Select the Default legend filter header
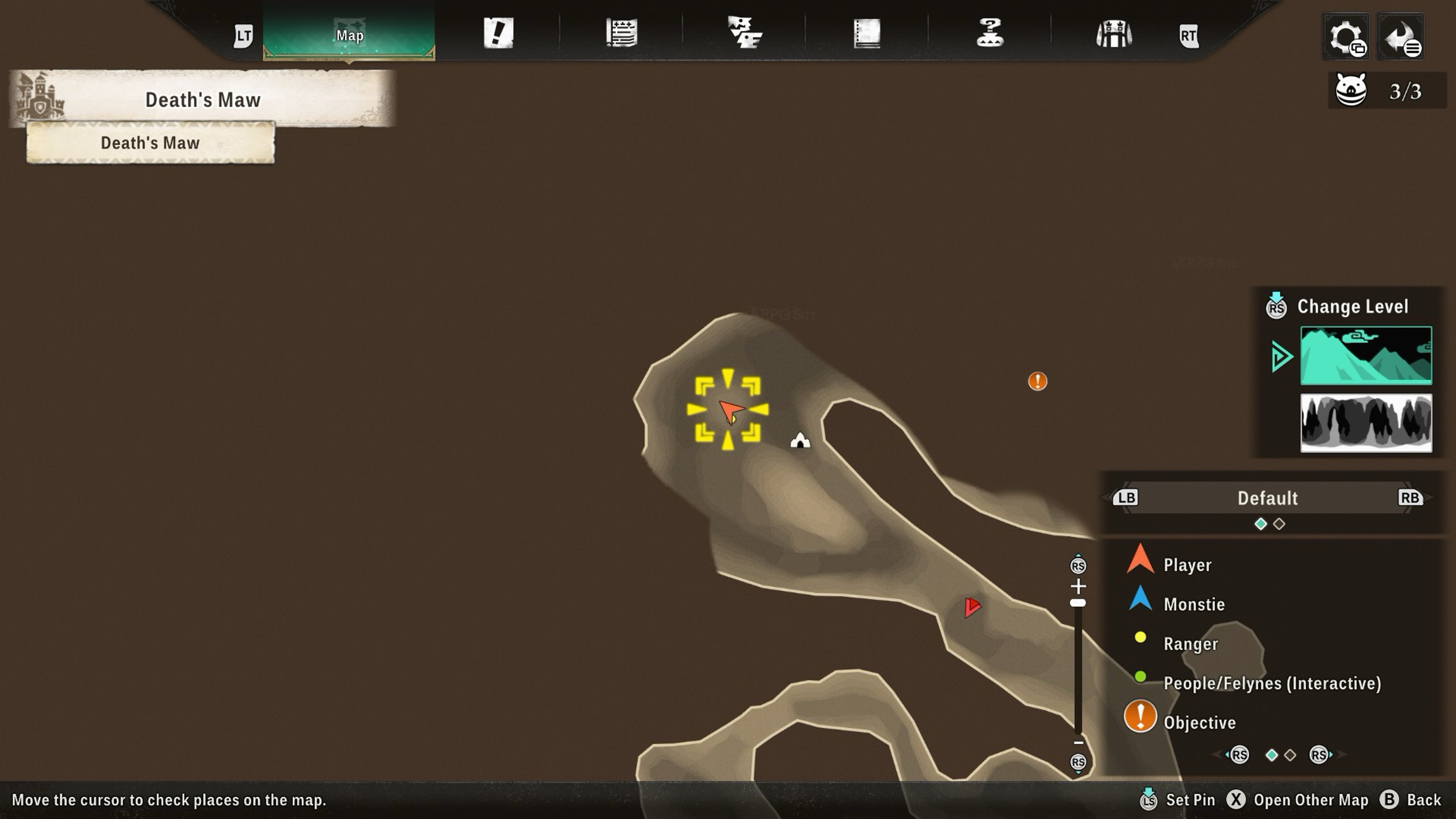This screenshot has height=819, width=1456. click(1267, 498)
